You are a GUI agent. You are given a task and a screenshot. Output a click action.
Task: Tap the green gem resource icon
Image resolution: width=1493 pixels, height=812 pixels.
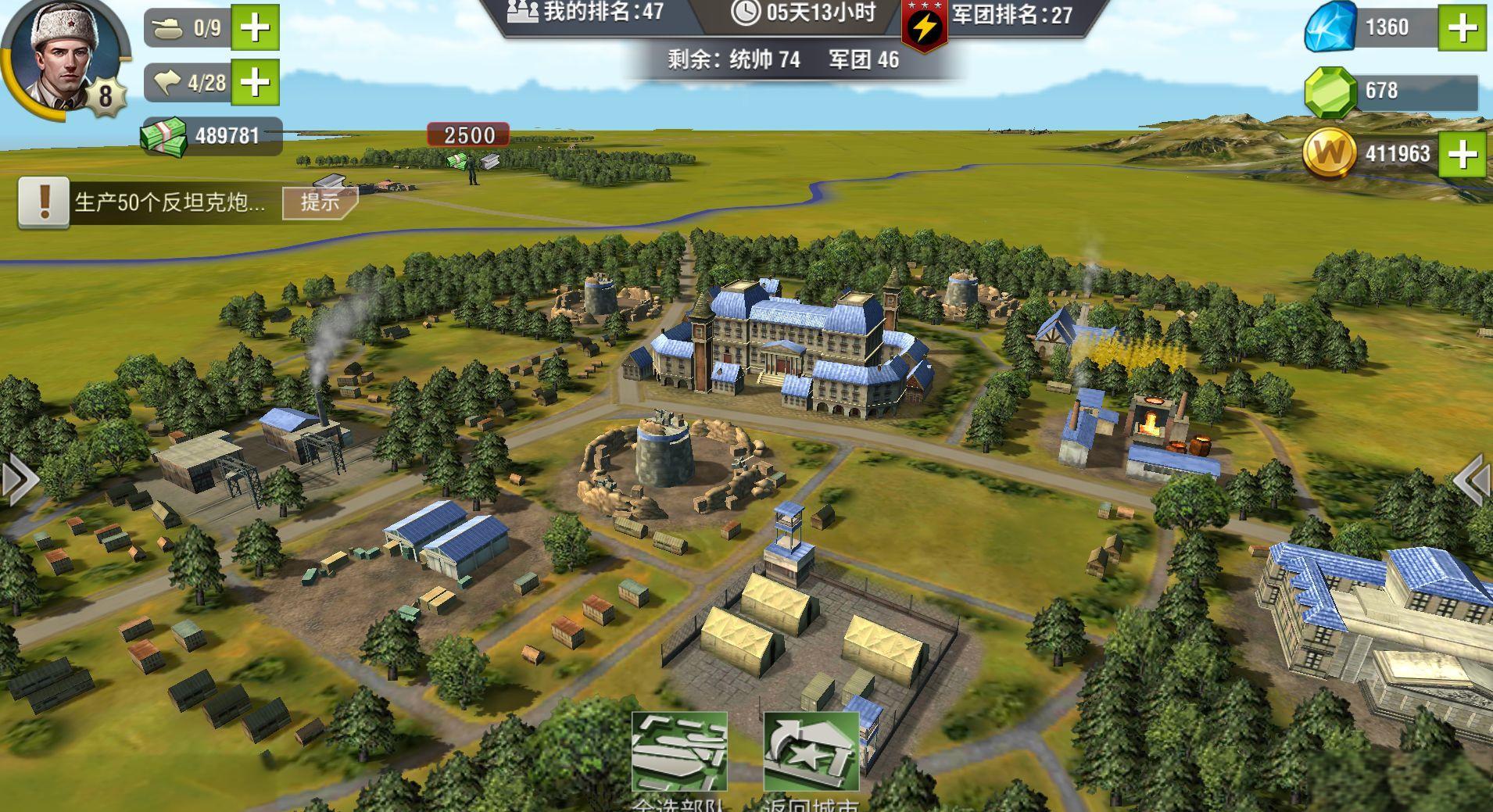1330,91
